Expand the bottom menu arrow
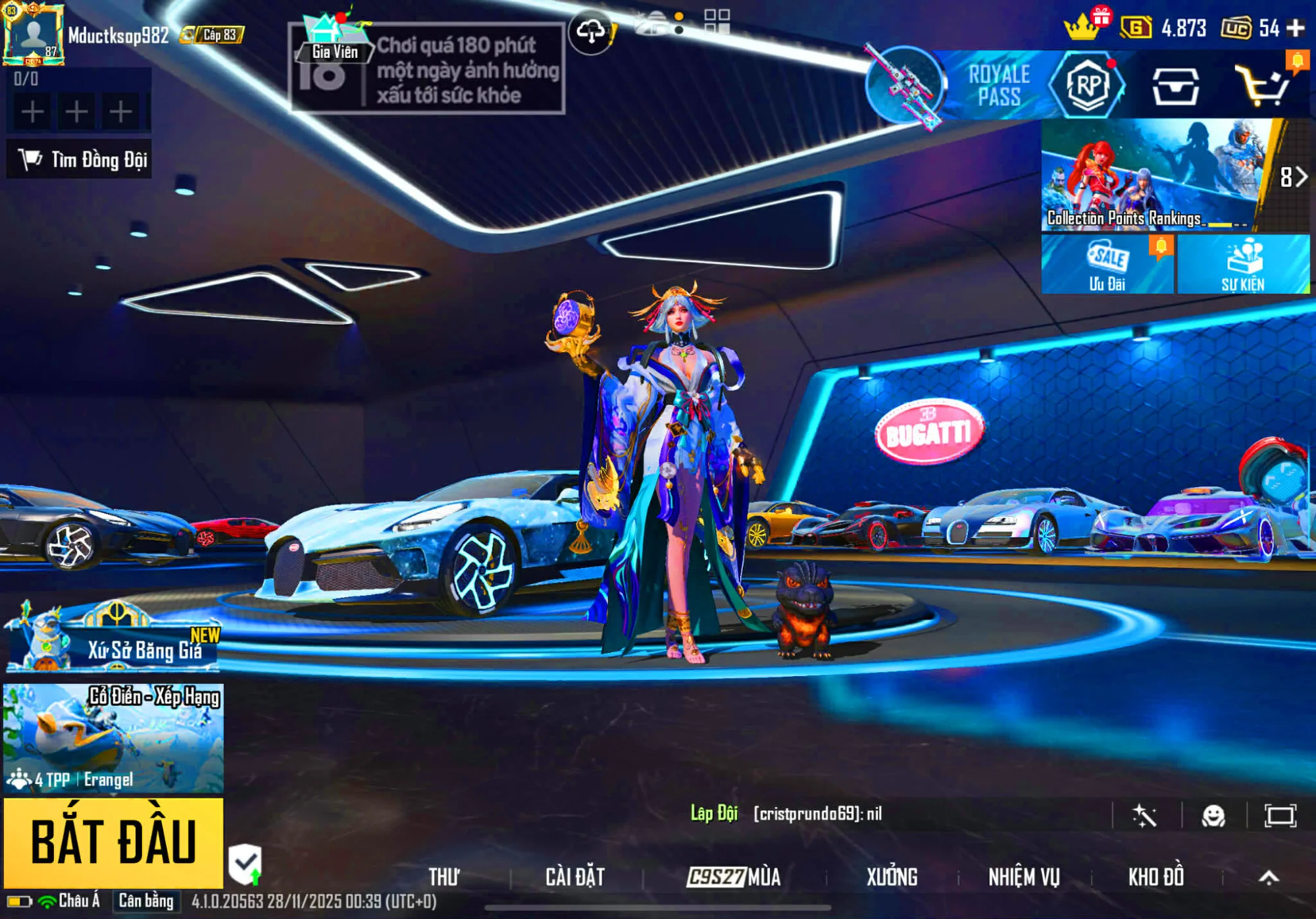The width and height of the screenshot is (1316, 919). tap(1269, 877)
